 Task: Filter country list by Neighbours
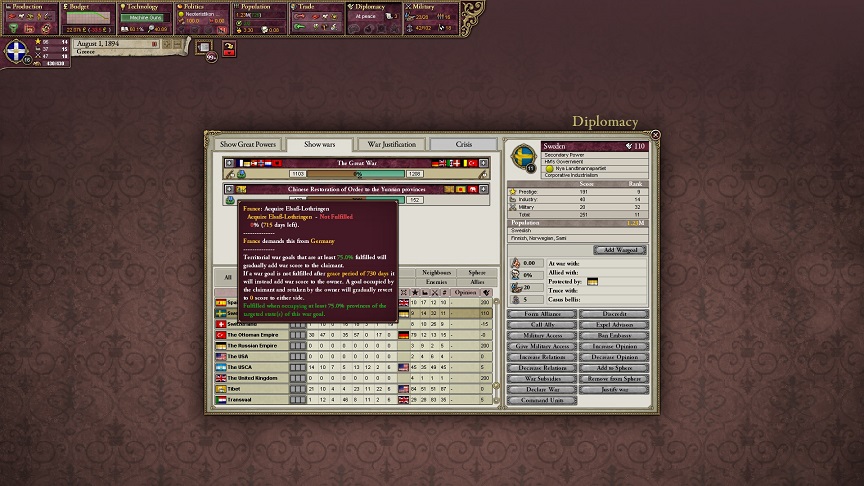click(437, 272)
